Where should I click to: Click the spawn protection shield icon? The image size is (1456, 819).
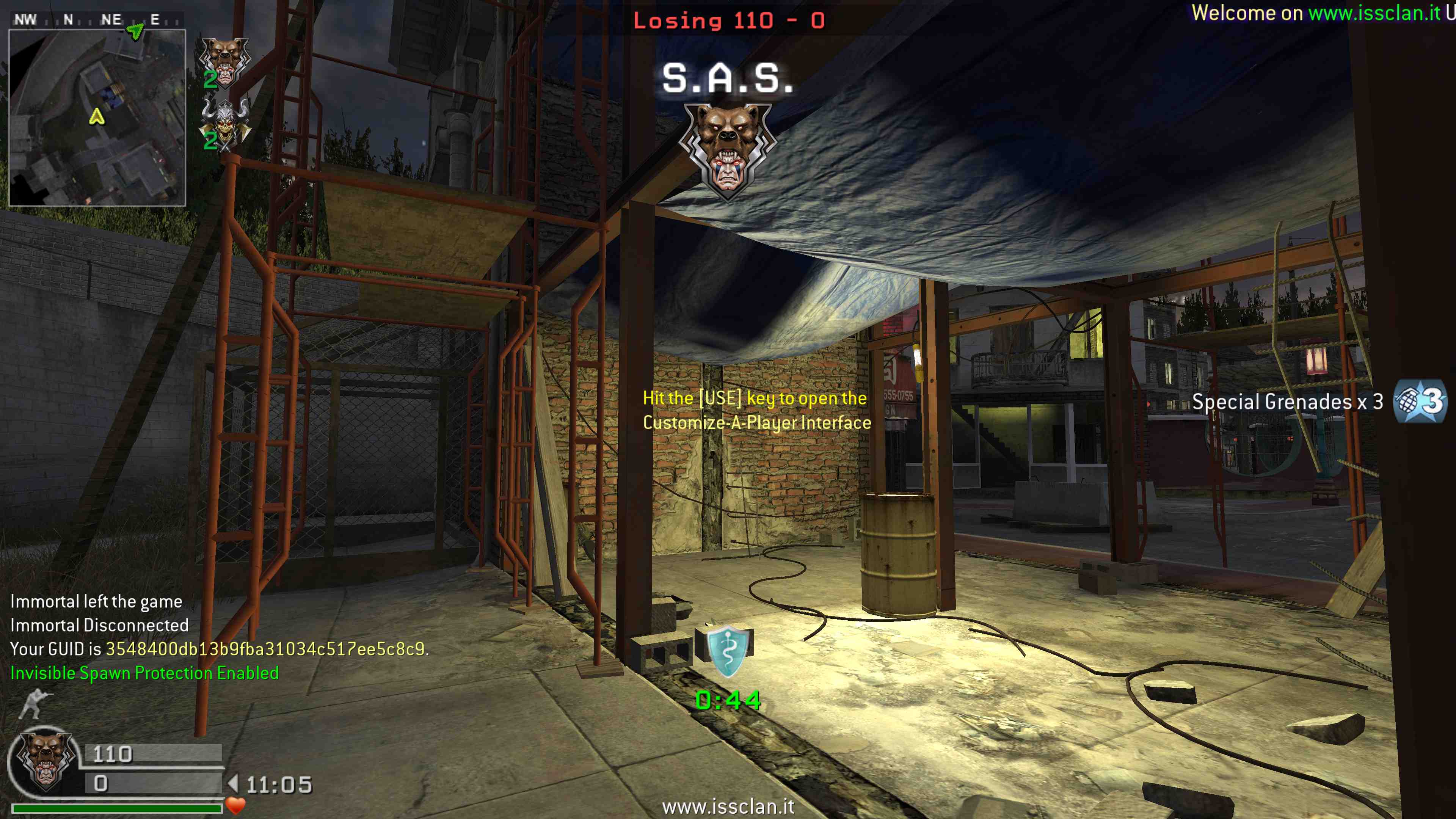point(728,651)
